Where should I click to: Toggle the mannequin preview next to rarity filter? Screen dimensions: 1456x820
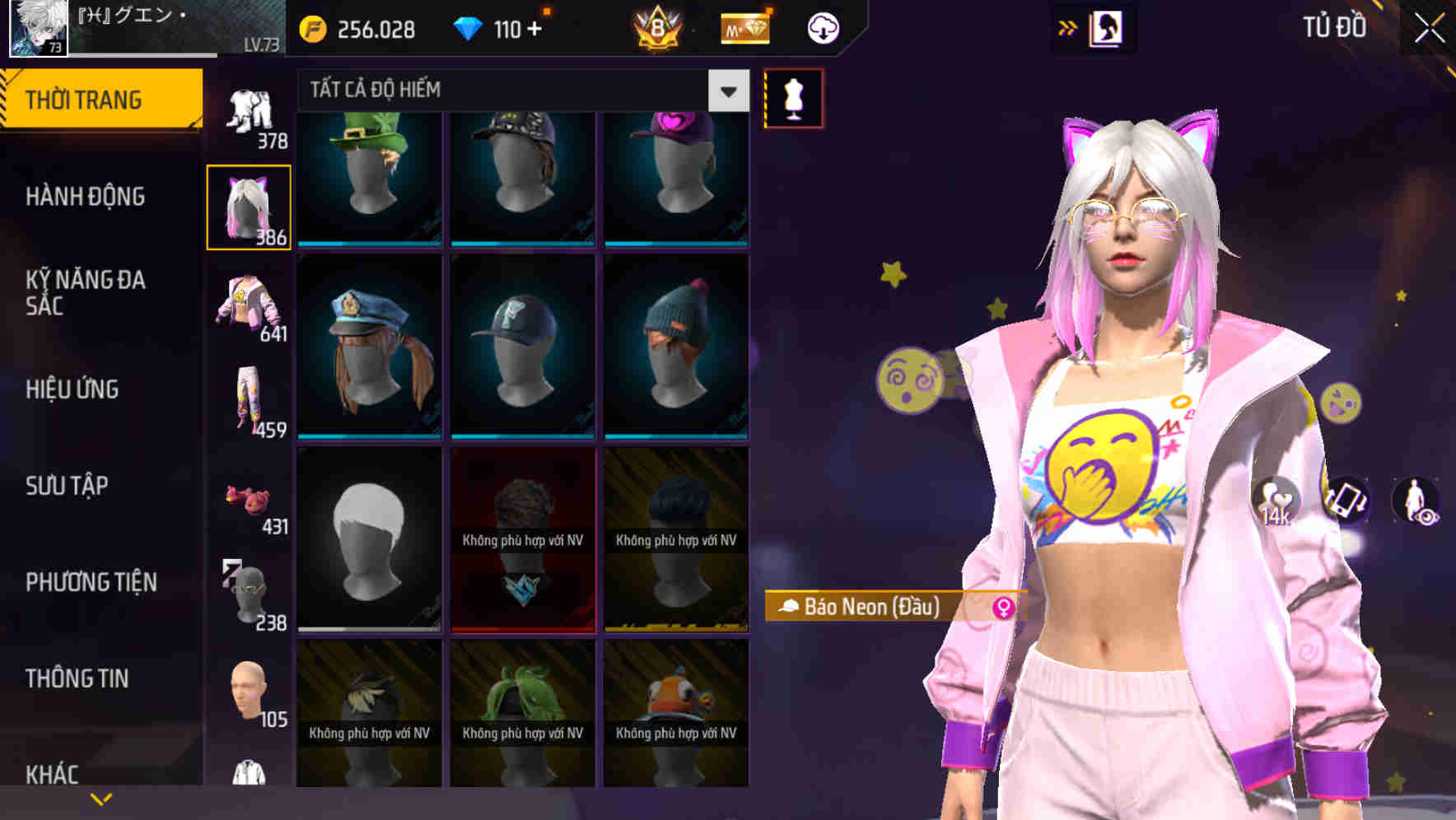(792, 97)
